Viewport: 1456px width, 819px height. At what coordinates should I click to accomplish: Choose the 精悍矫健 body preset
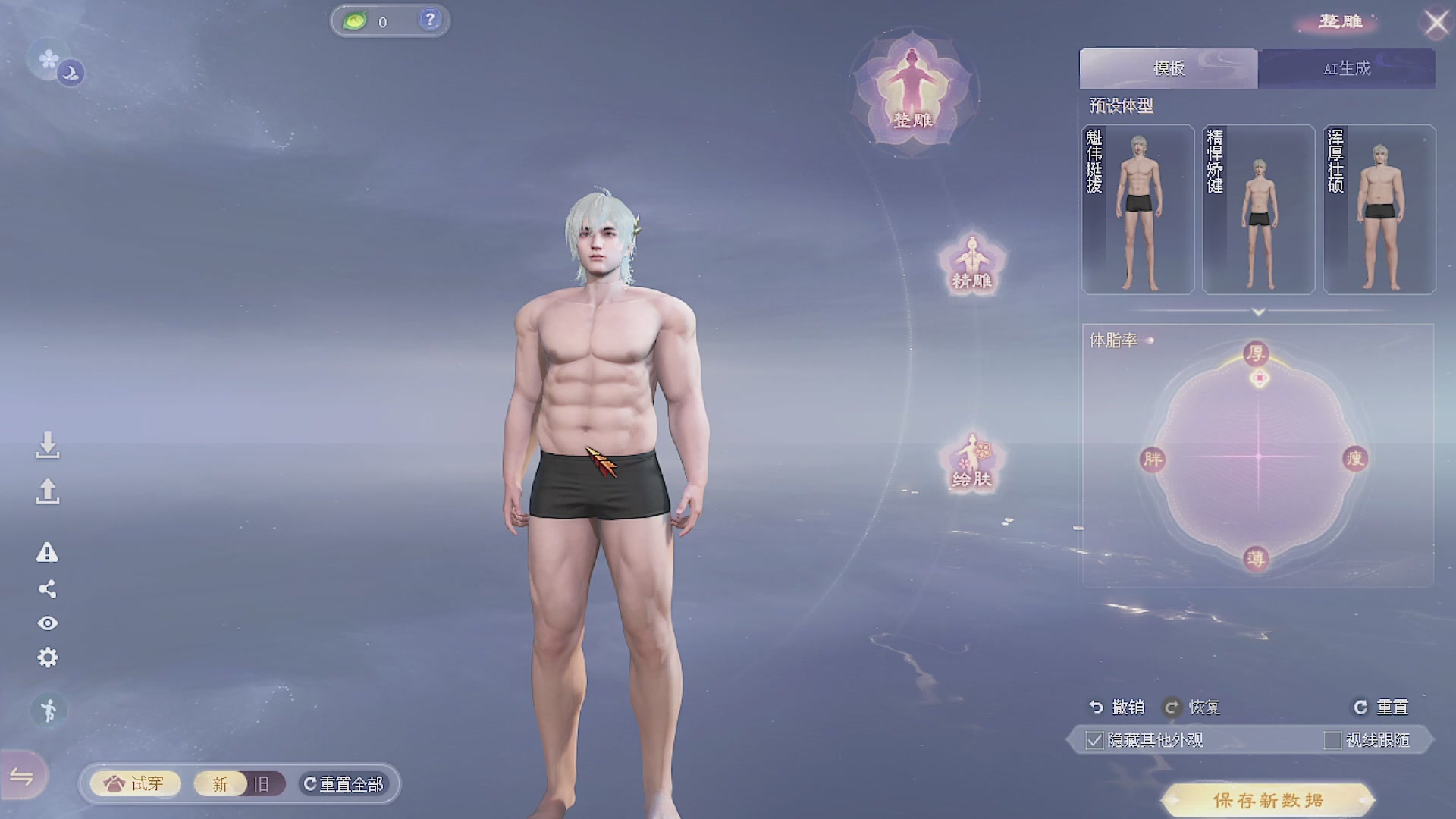point(1258,209)
